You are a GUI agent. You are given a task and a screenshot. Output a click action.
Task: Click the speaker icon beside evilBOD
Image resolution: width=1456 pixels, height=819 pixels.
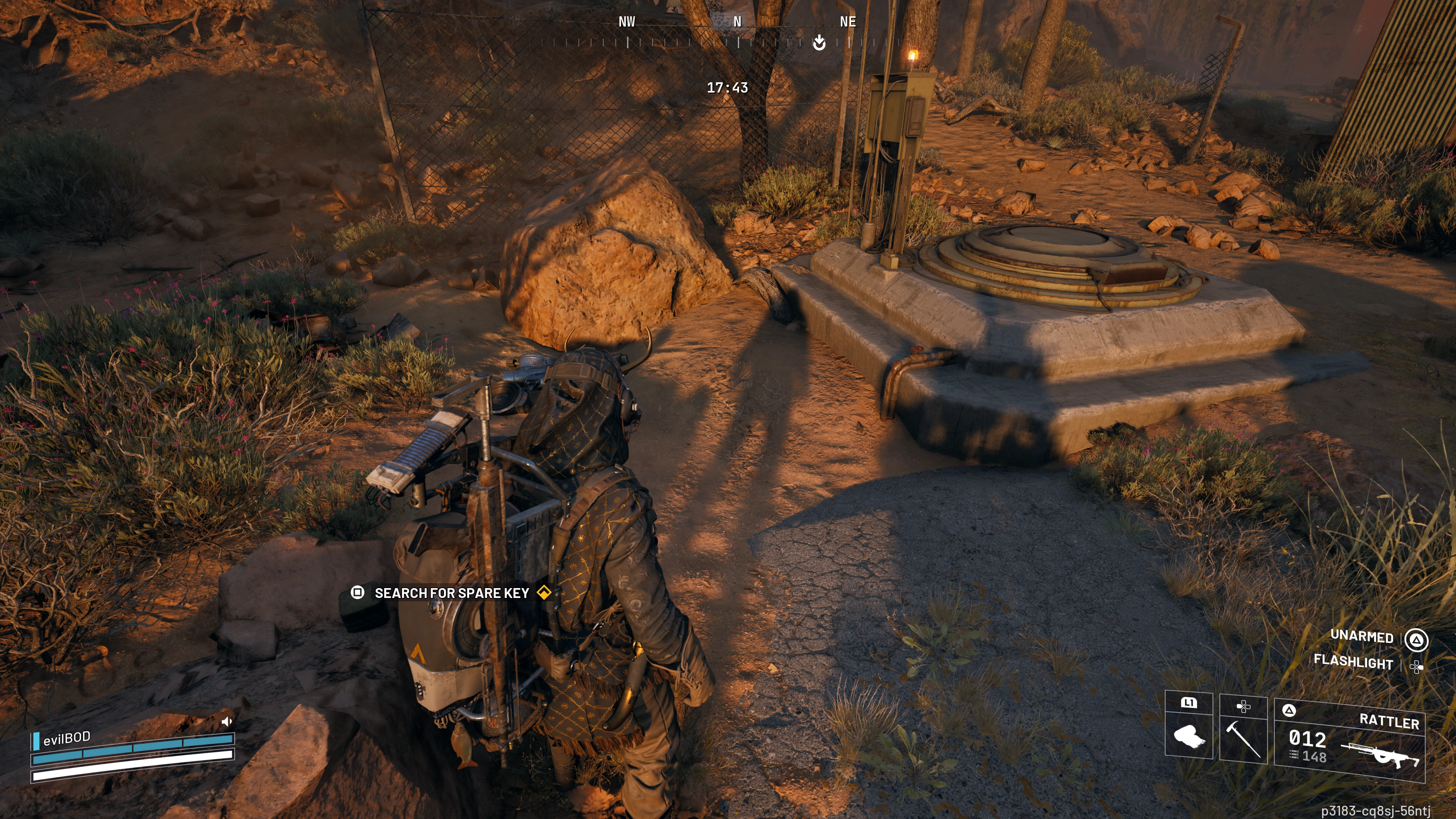227,721
